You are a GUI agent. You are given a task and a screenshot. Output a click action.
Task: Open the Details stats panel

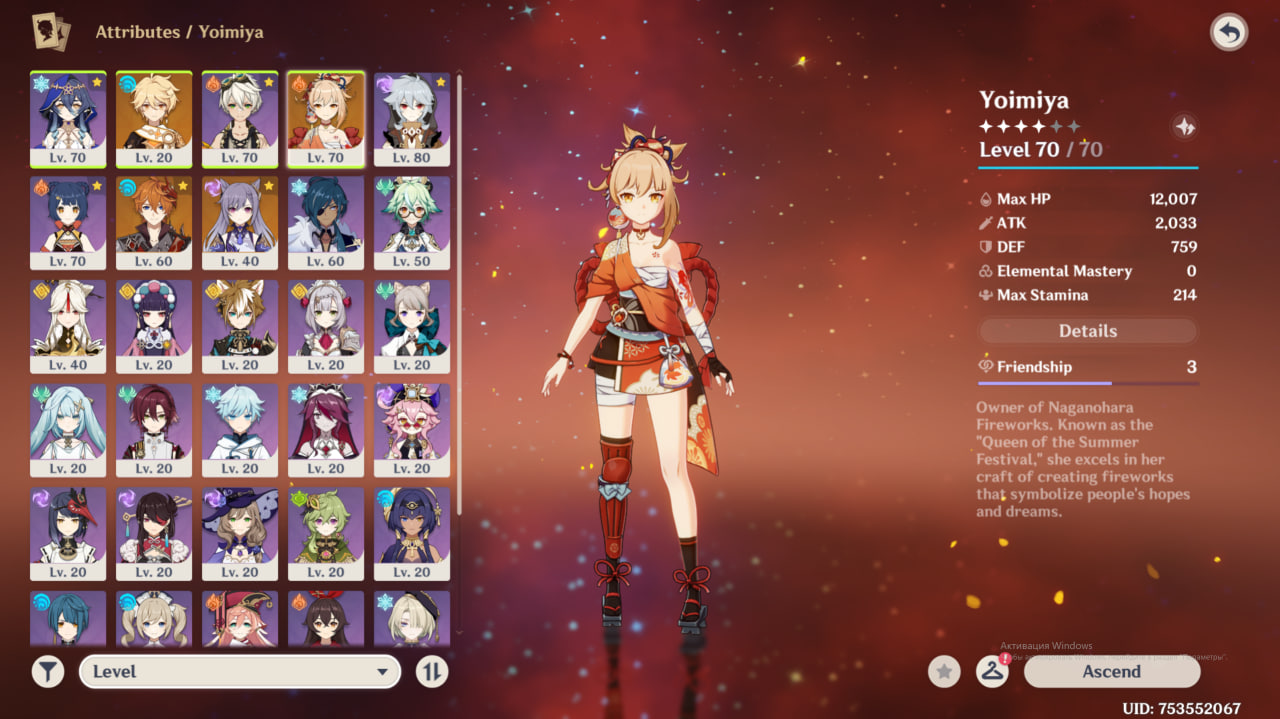(1087, 331)
